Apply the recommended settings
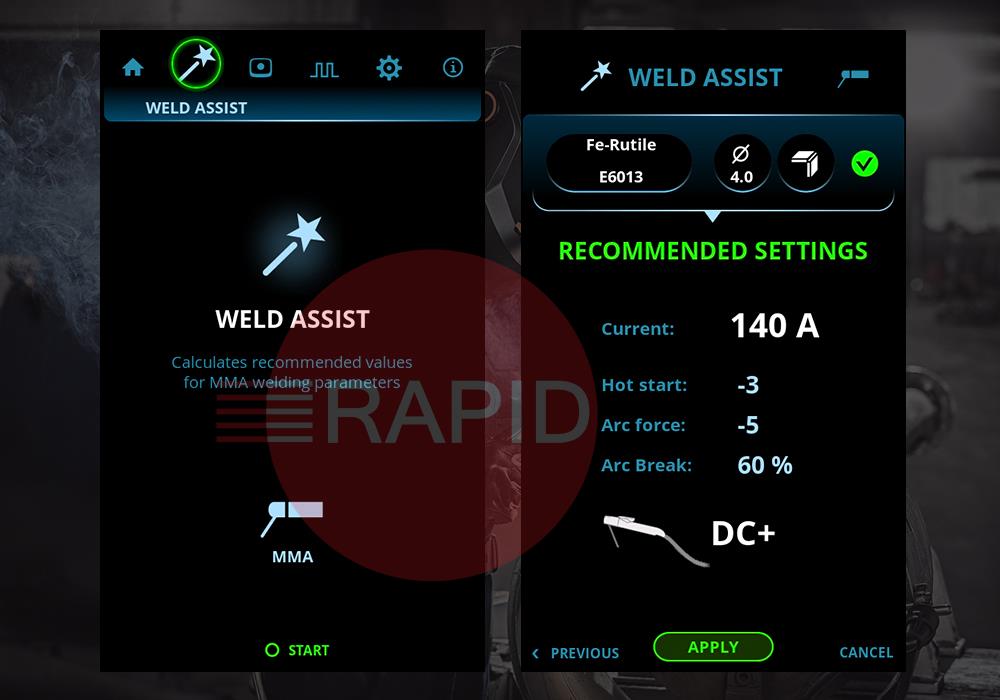The image size is (1000, 700). pyautogui.click(x=713, y=647)
